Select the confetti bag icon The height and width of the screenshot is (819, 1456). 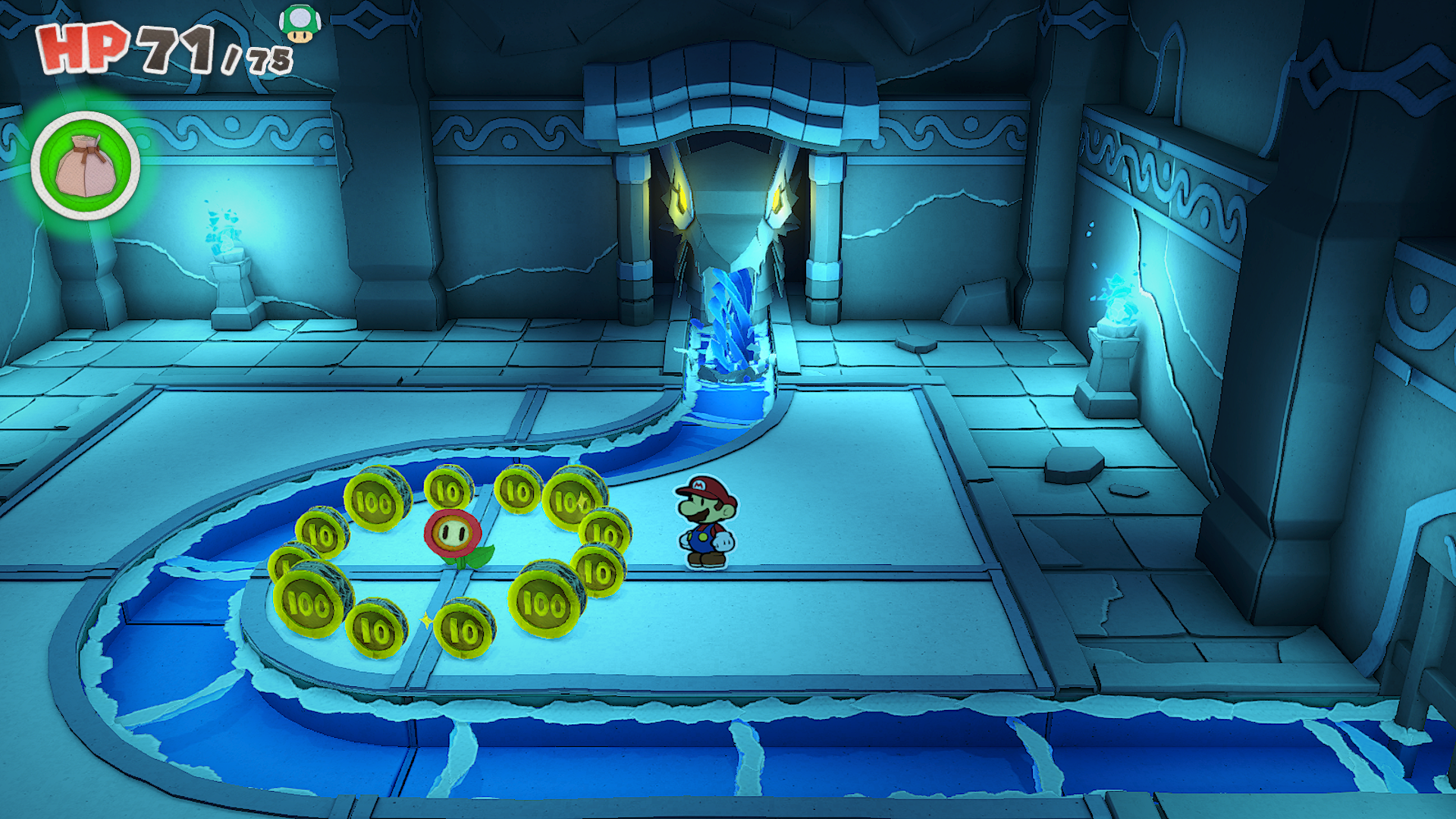click(86, 166)
